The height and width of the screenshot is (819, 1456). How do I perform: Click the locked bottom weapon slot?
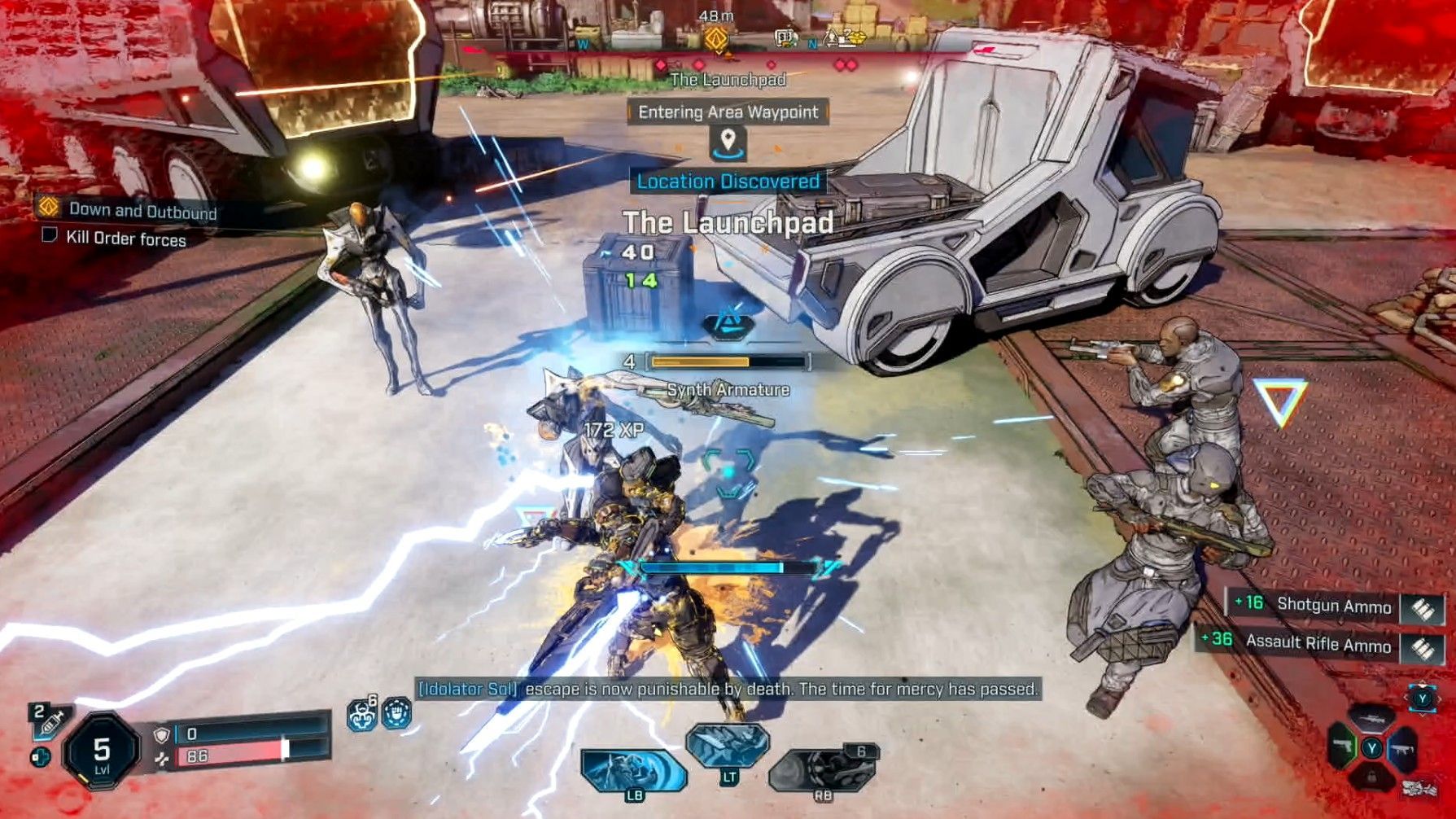[1372, 777]
